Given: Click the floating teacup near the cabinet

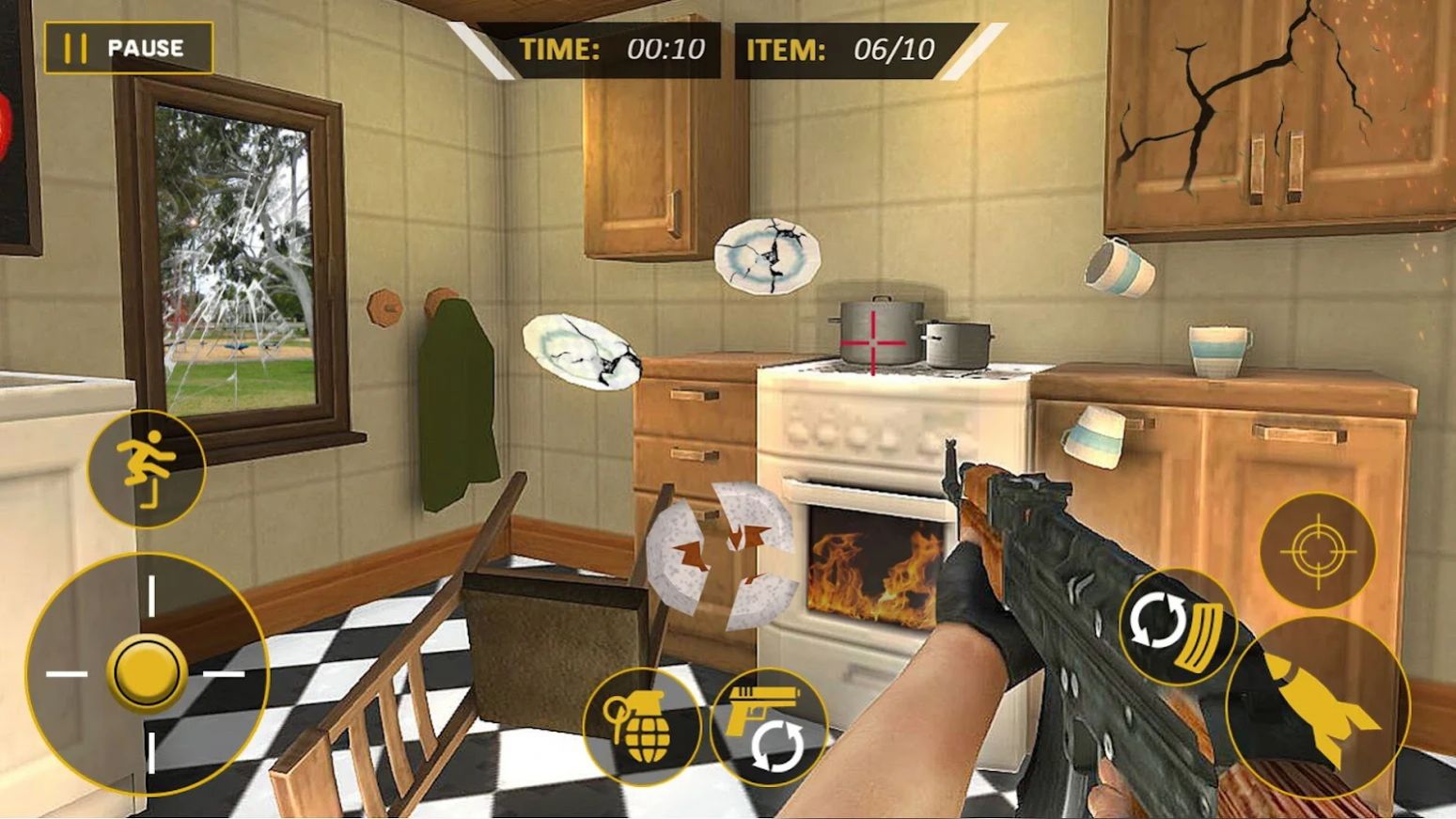Looking at the screenshot, I should point(1119,267).
